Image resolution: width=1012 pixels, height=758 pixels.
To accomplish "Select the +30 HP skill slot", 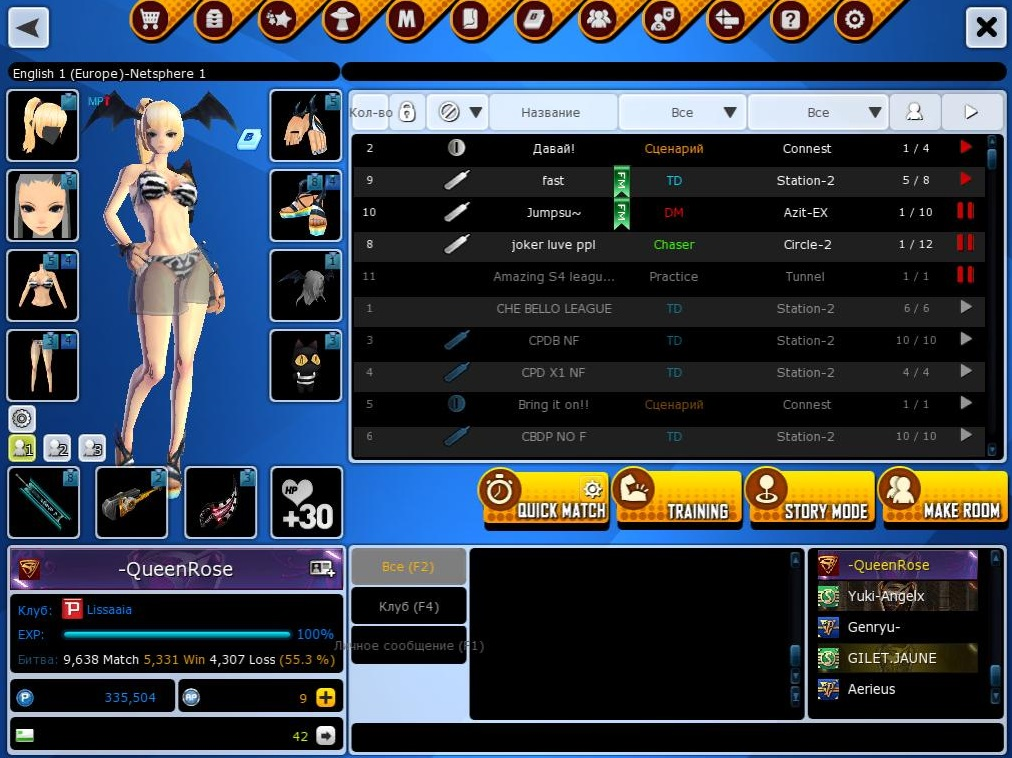I will pyautogui.click(x=306, y=502).
